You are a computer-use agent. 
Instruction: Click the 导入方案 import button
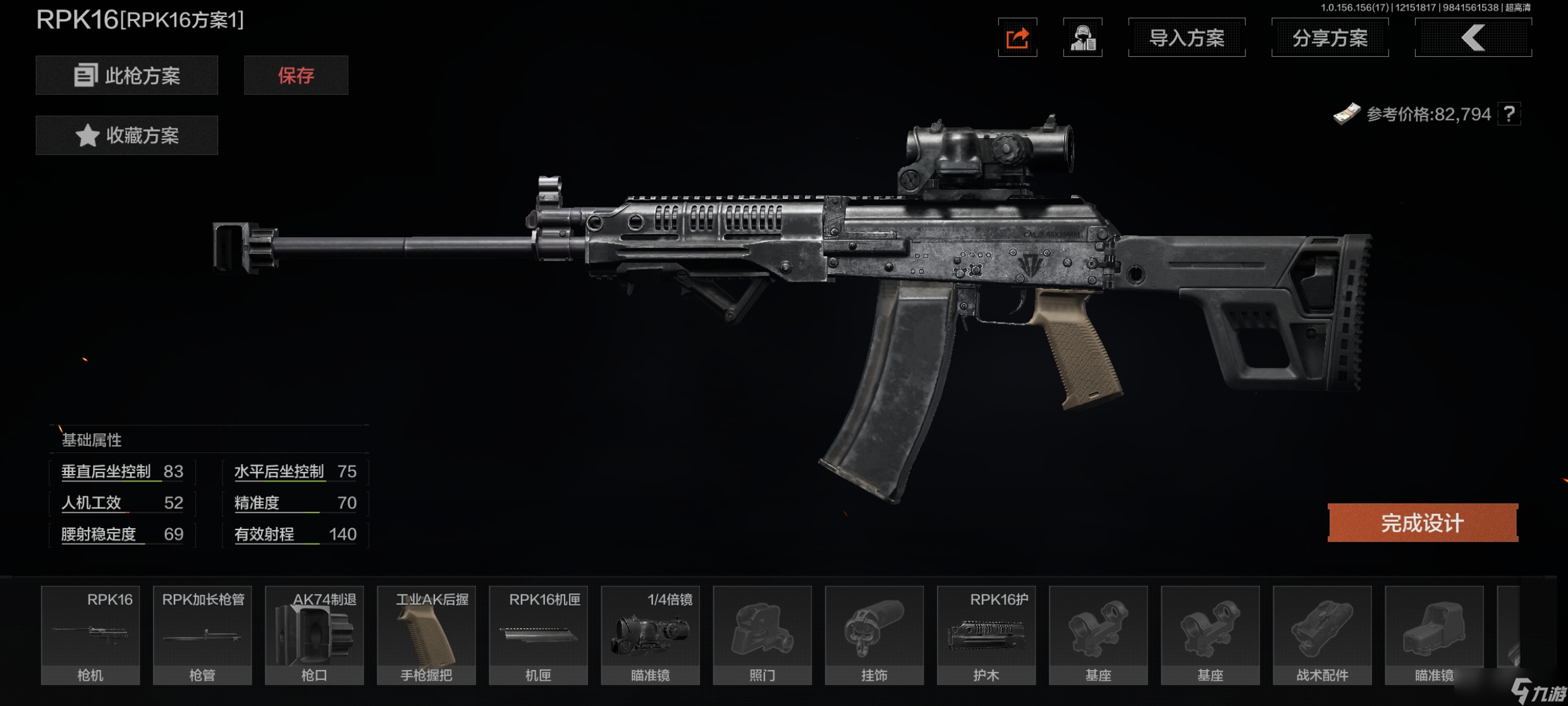(1186, 38)
